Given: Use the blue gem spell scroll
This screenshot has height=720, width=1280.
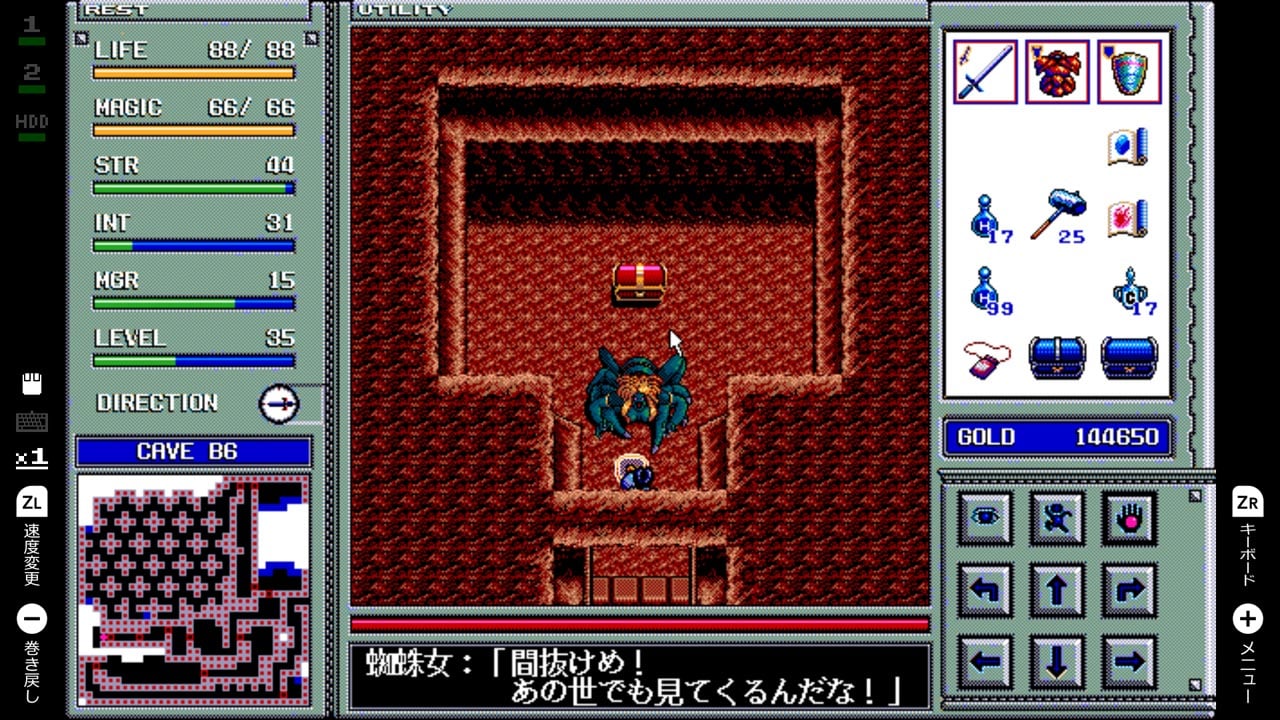Looking at the screenshot, I should (x=1128, y=147).
